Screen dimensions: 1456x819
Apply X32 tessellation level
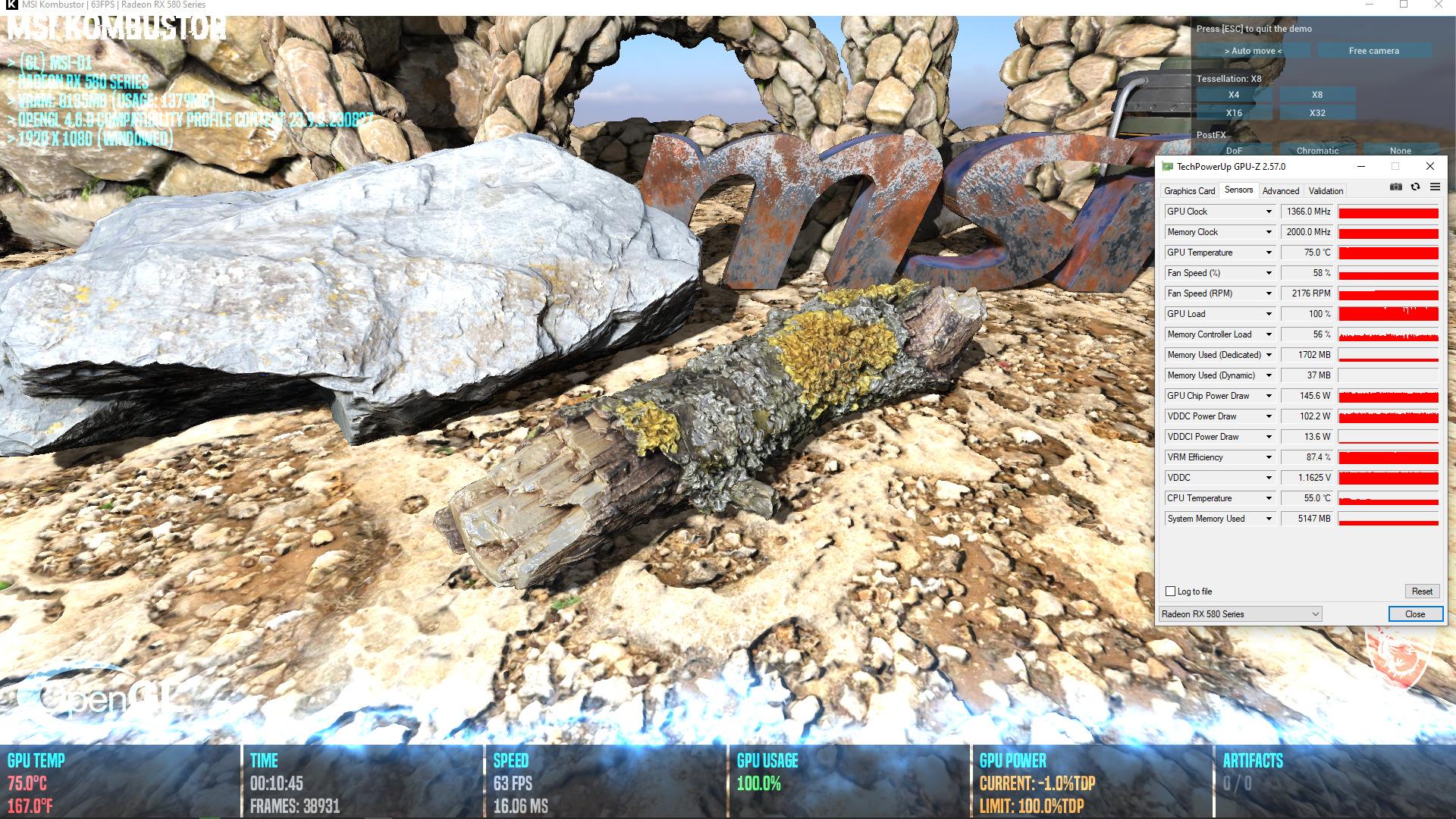[x=1317, y=113]
